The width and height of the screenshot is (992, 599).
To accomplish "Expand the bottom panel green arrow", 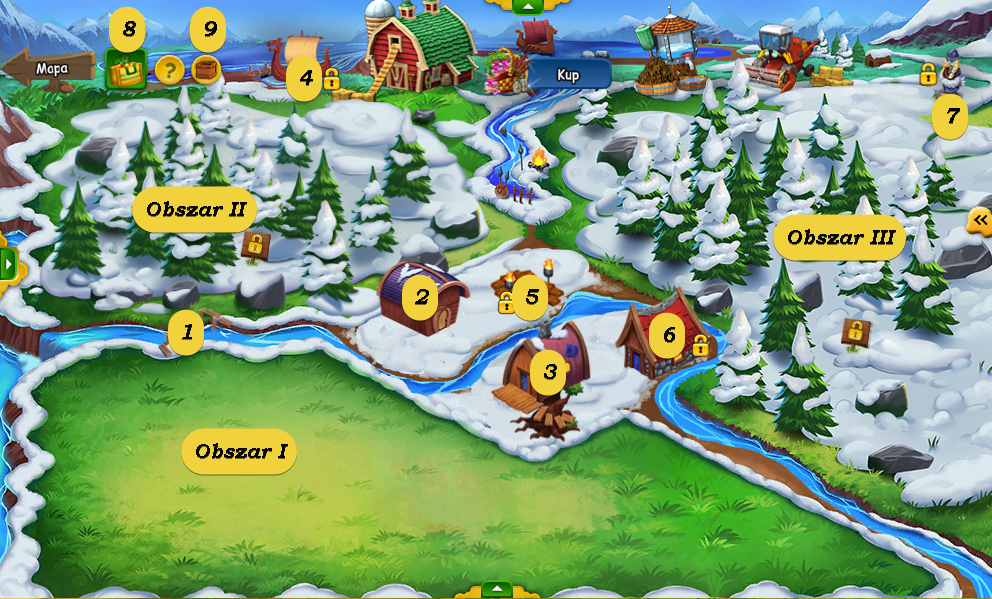I will click(497, 589).
